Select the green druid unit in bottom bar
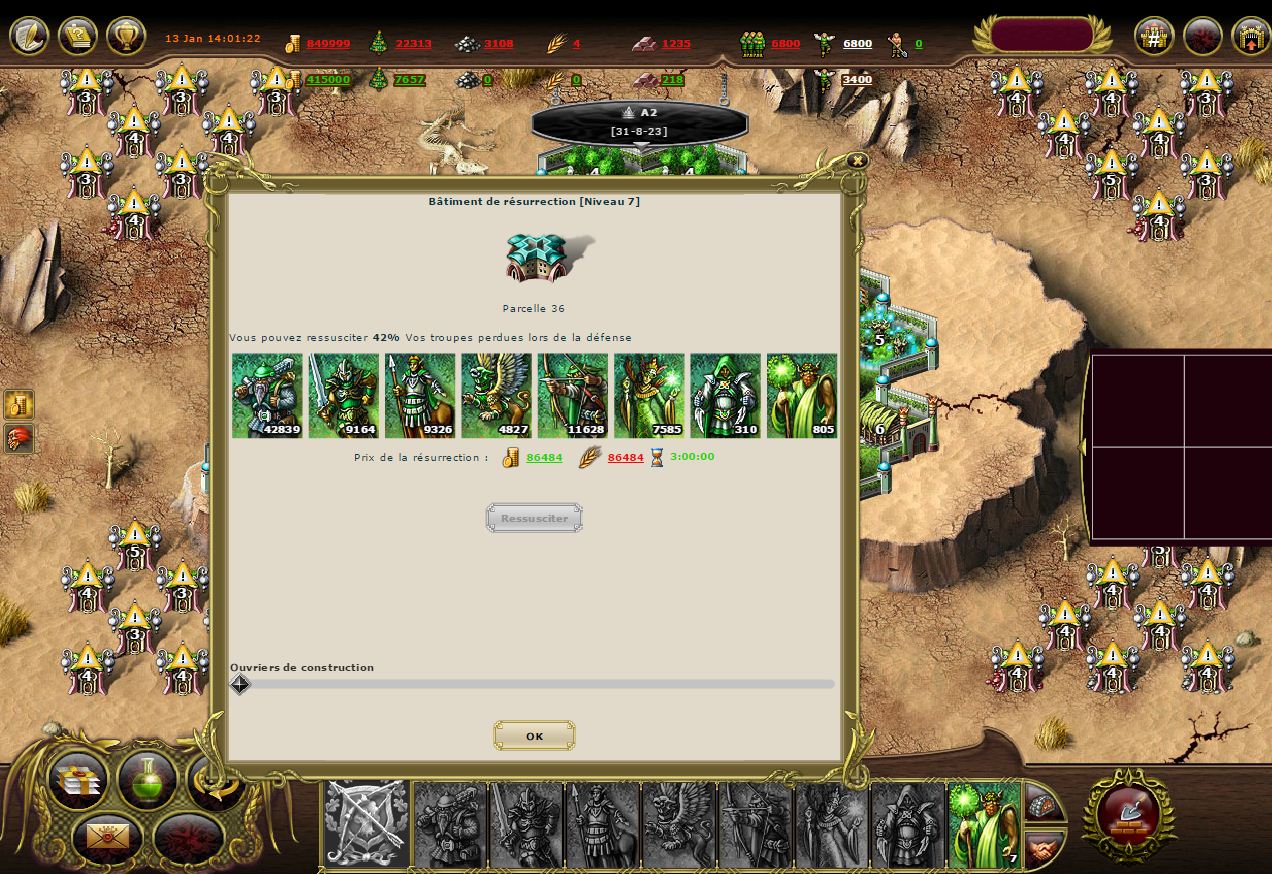This screenshot has width=1272, height=874. (984, 824)
